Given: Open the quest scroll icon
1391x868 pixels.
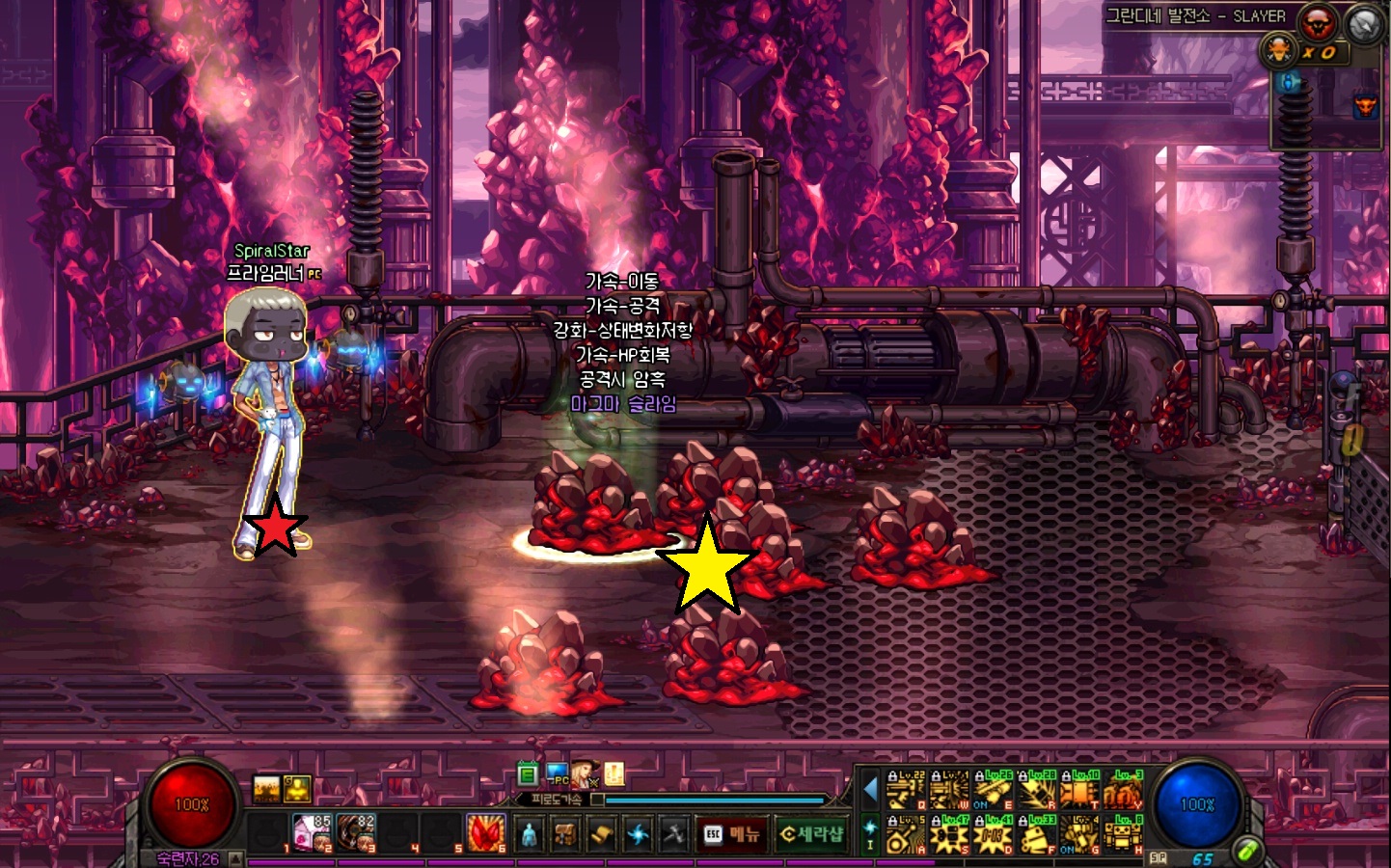Looking at the screenshot, I should [602, 834].
